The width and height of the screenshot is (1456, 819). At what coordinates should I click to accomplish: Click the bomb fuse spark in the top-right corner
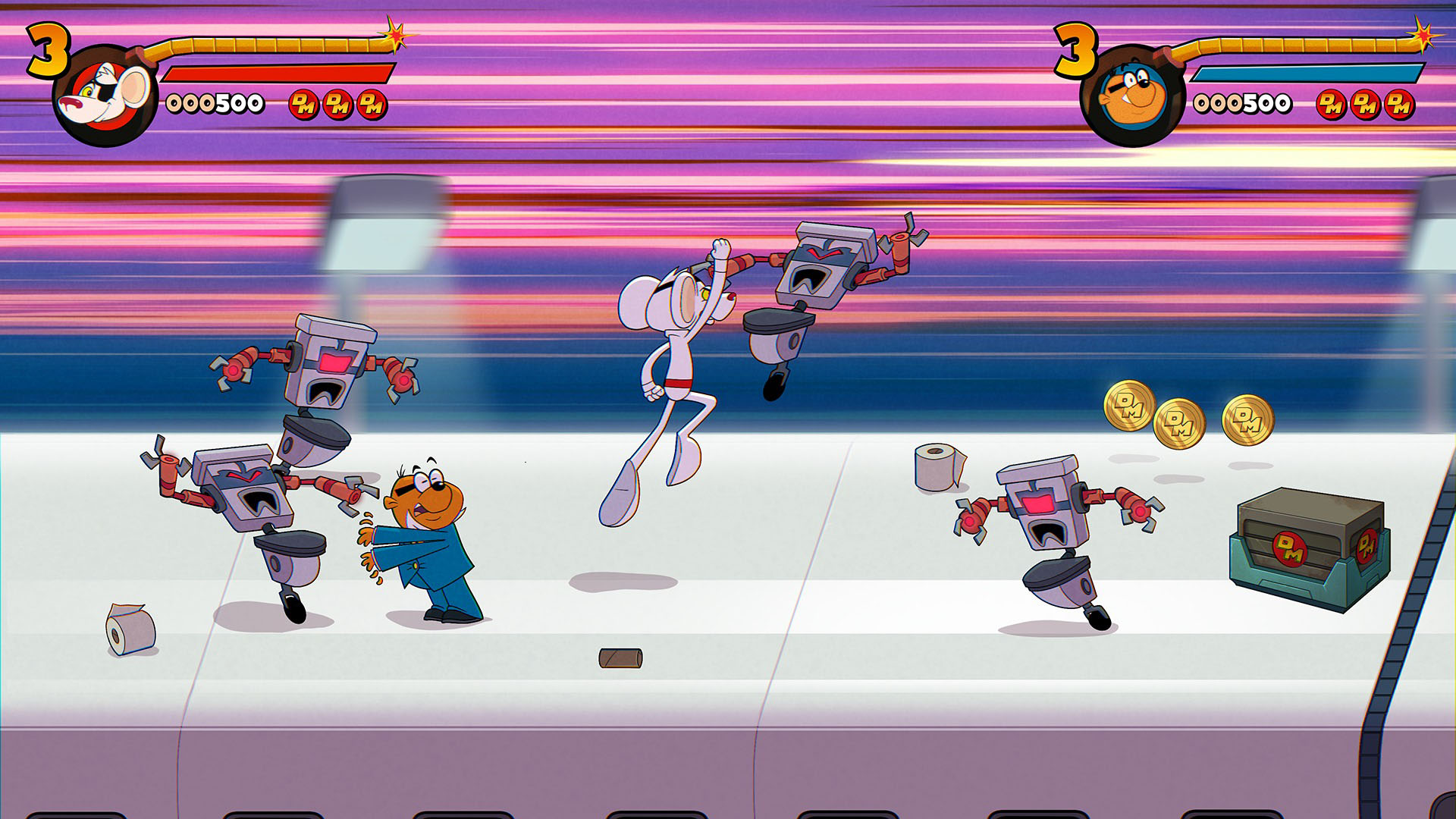(1424, 34)
